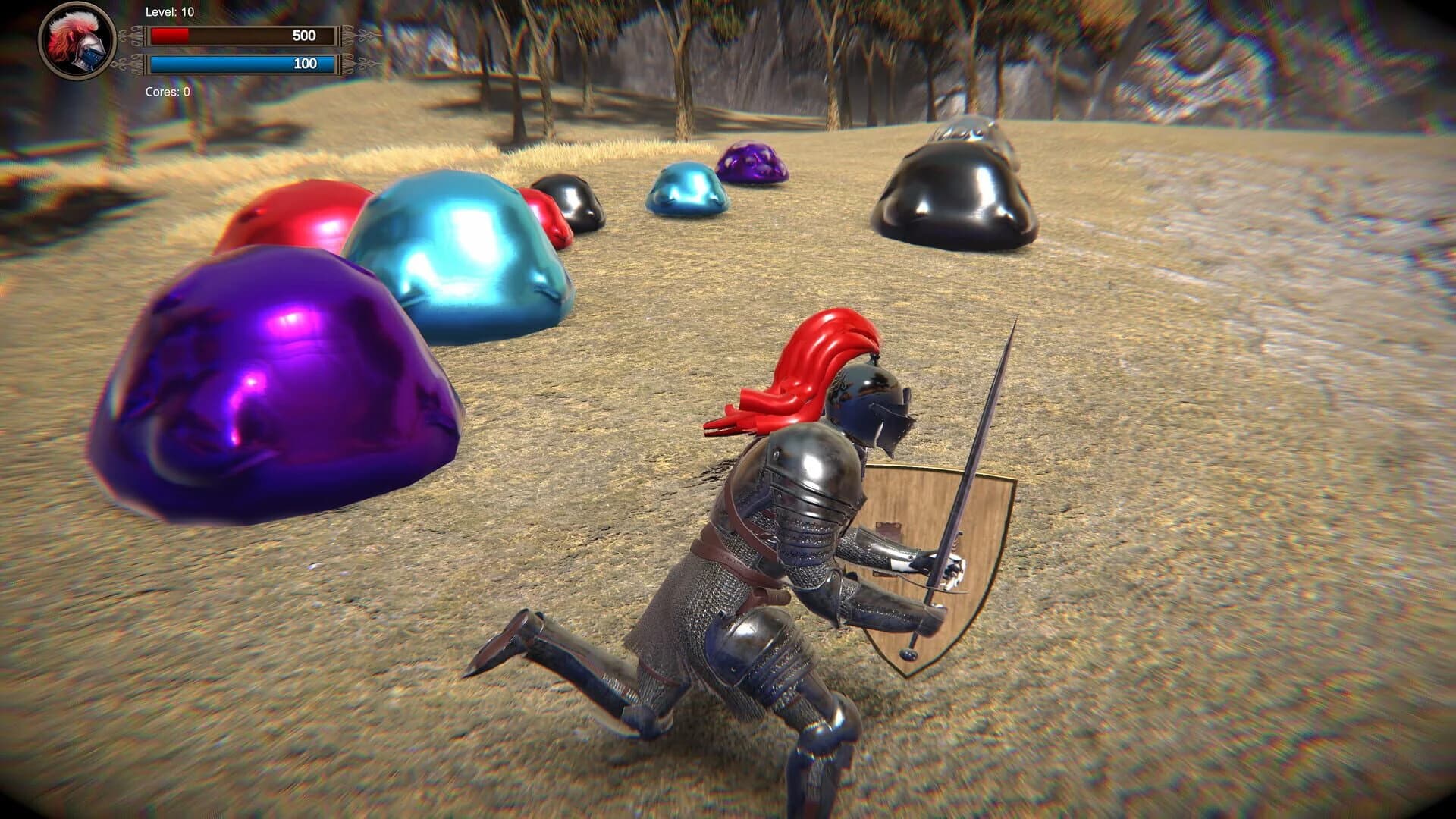Click the 500 health value text
1456x819 pixels.
pos(306,34)
